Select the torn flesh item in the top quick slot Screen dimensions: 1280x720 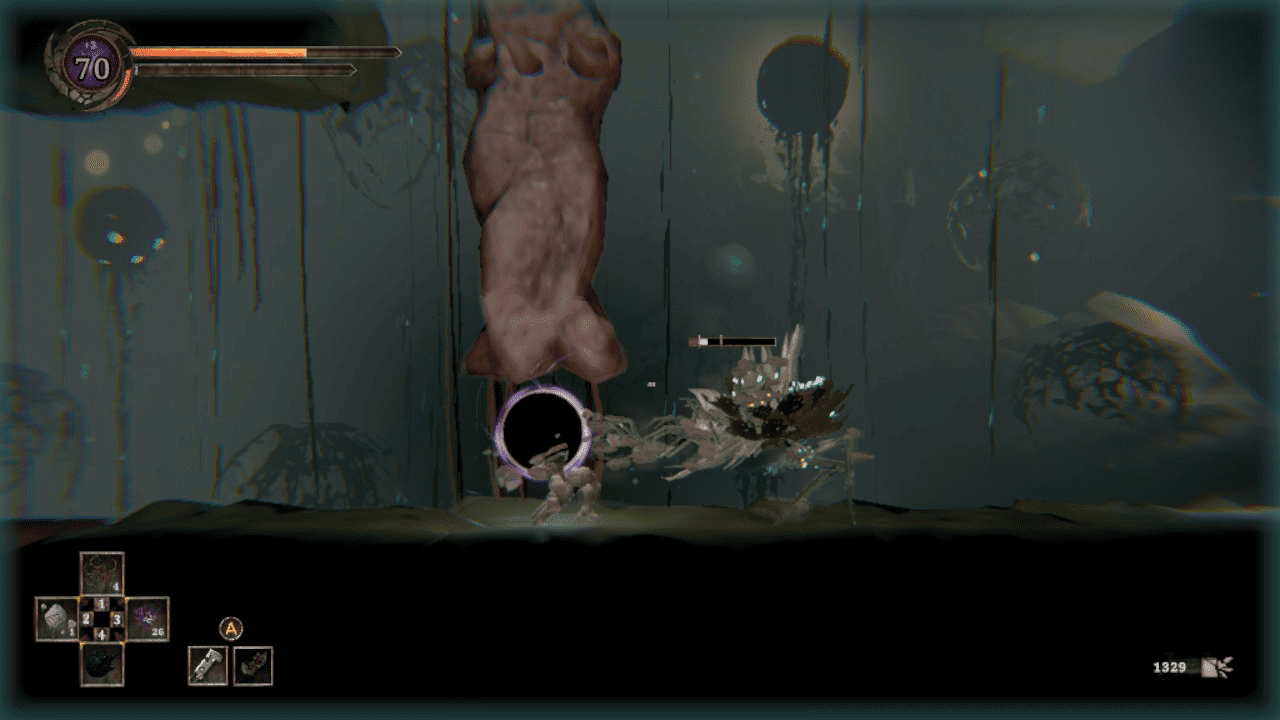[101, 571]
